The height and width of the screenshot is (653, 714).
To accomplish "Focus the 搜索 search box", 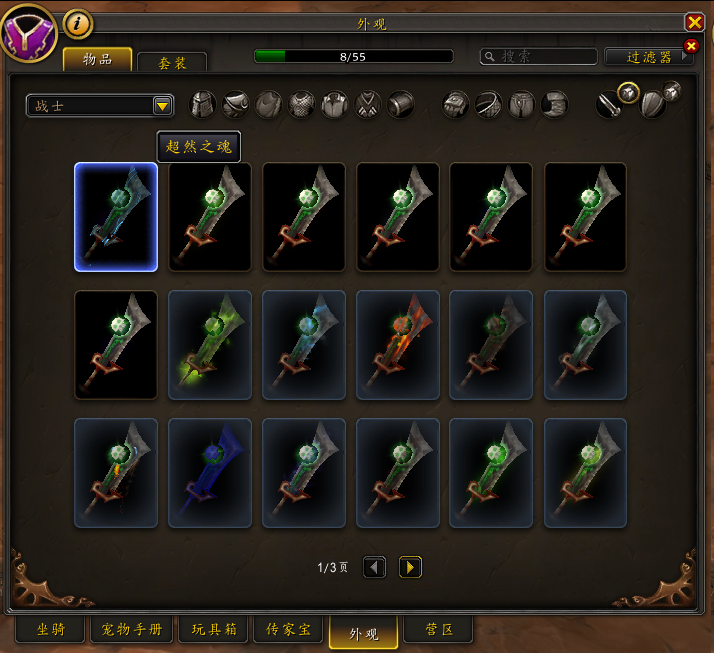I will [539, 57].
